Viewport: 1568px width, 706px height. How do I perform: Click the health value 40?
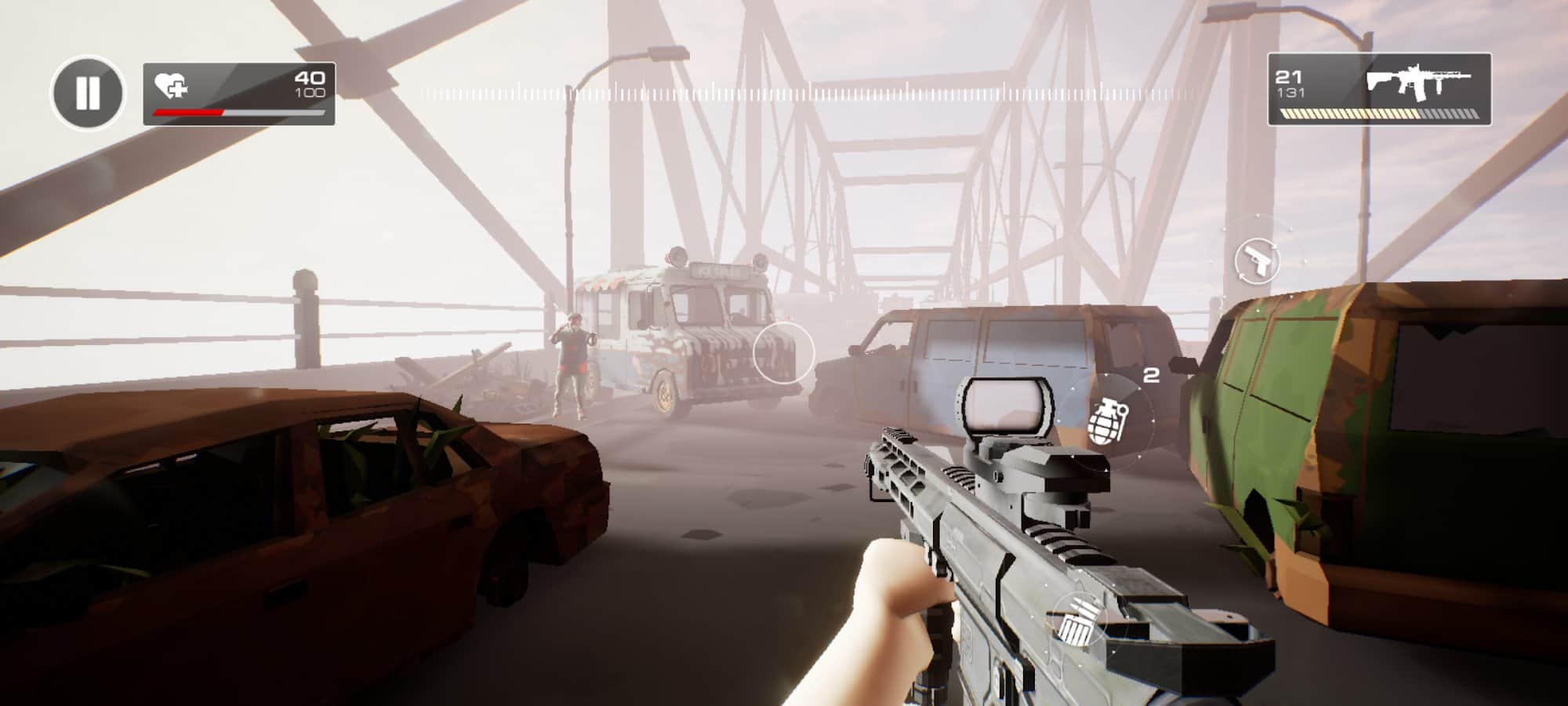pyautogui.click(x=308, y=78)
